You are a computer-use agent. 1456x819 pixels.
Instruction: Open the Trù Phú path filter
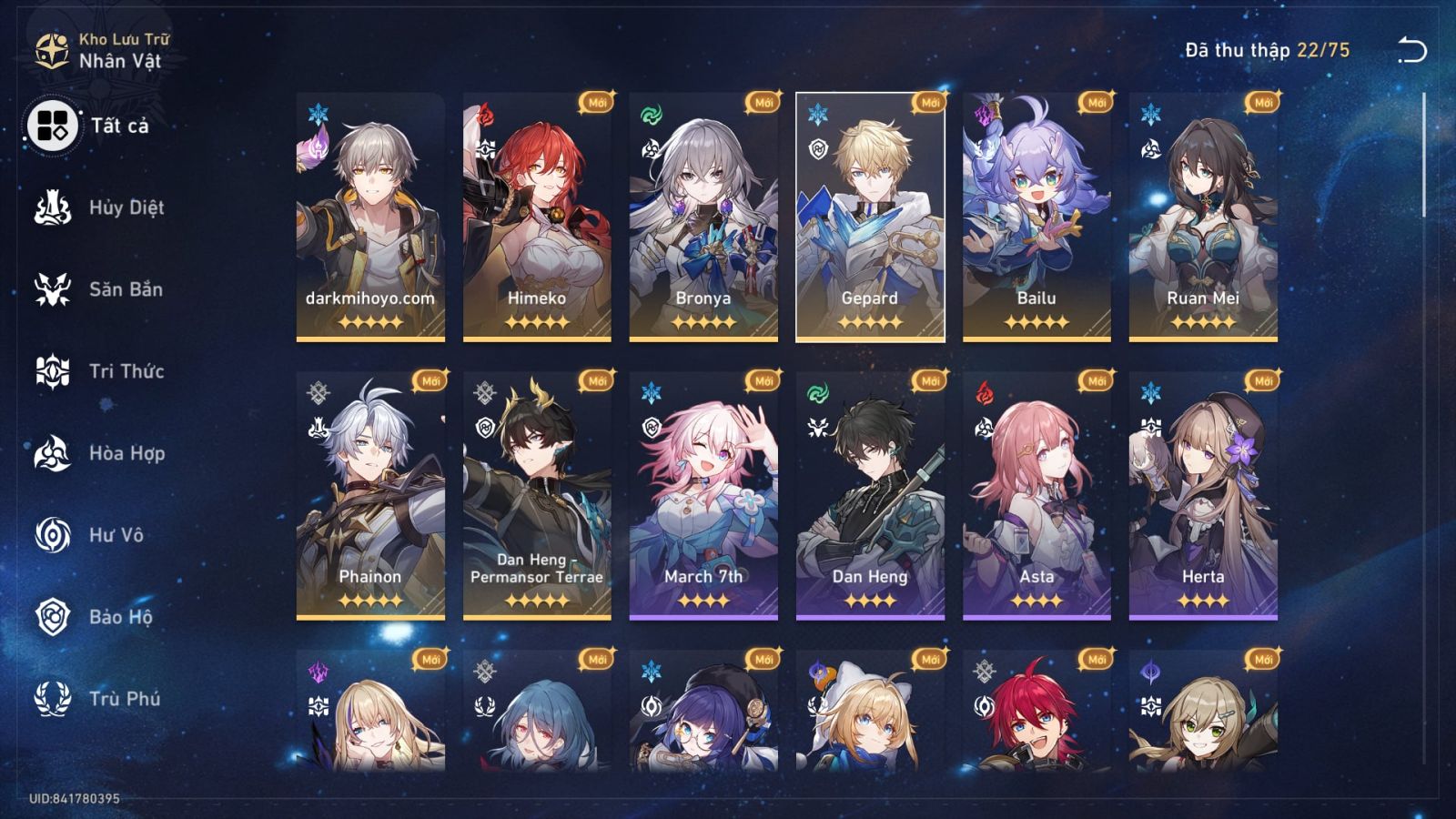(52, 700)
